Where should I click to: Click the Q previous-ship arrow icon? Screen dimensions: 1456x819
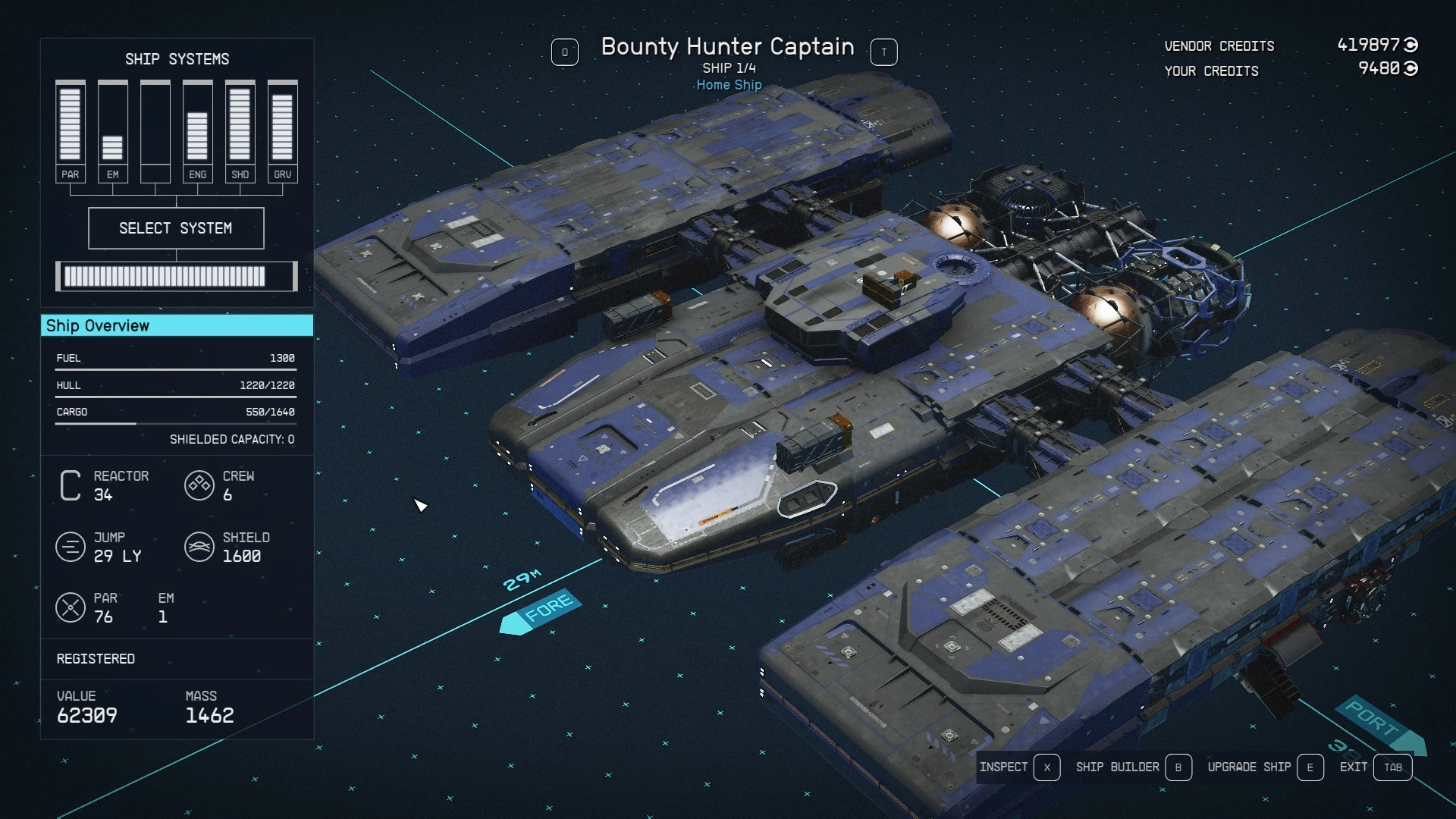point(565,52)
